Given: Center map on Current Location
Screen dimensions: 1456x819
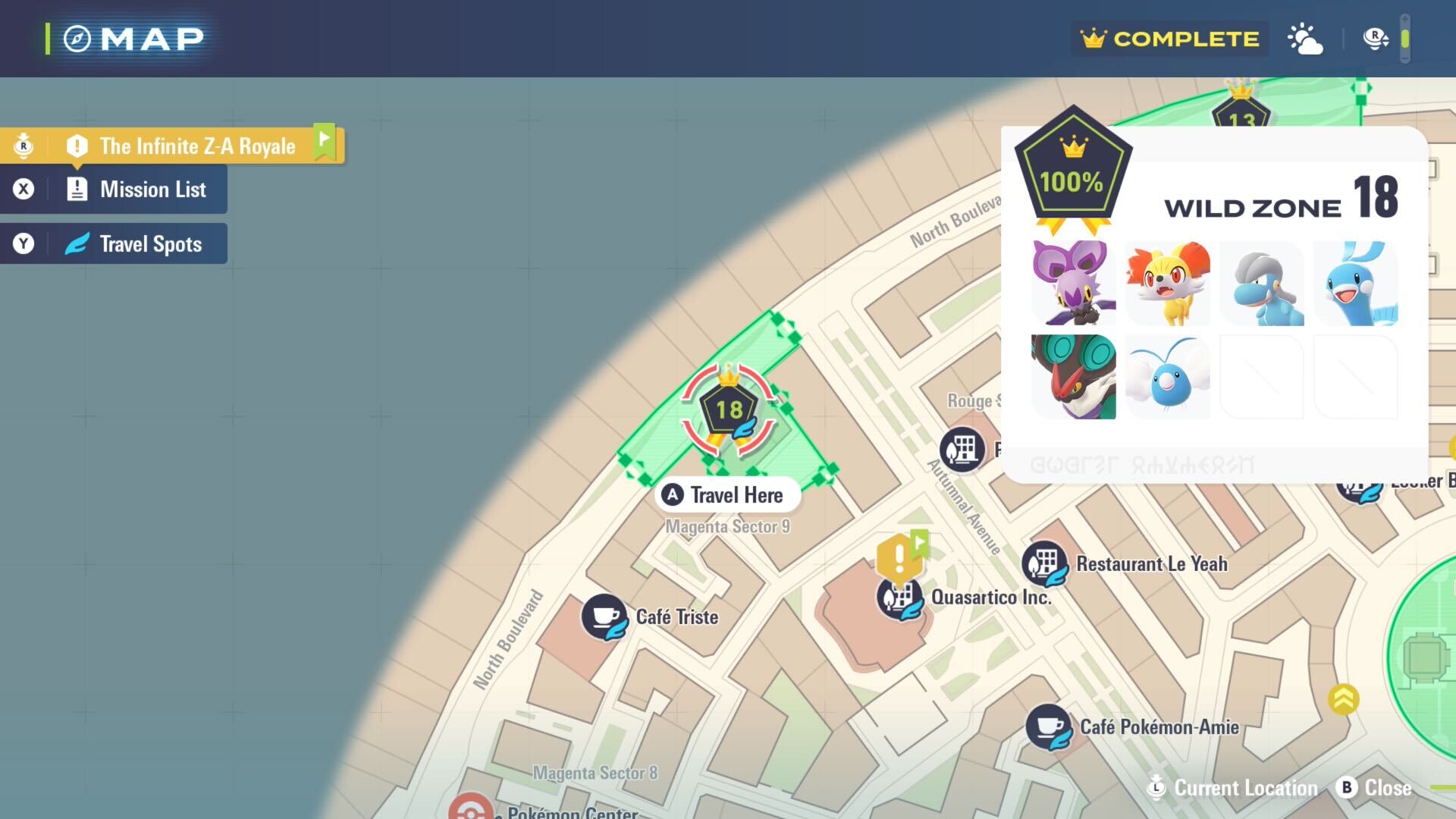Looking at the screenshot, I should point(1235,788).
